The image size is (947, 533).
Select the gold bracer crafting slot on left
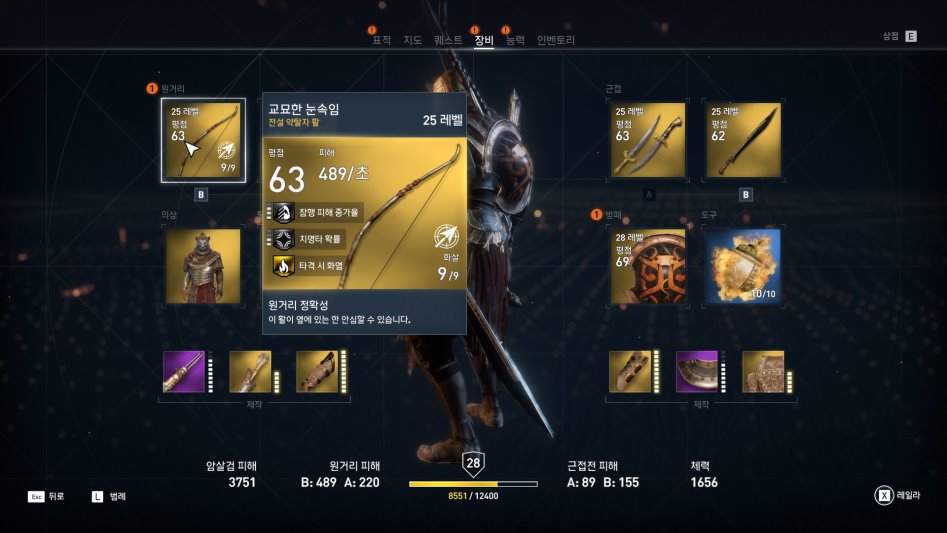317,371
